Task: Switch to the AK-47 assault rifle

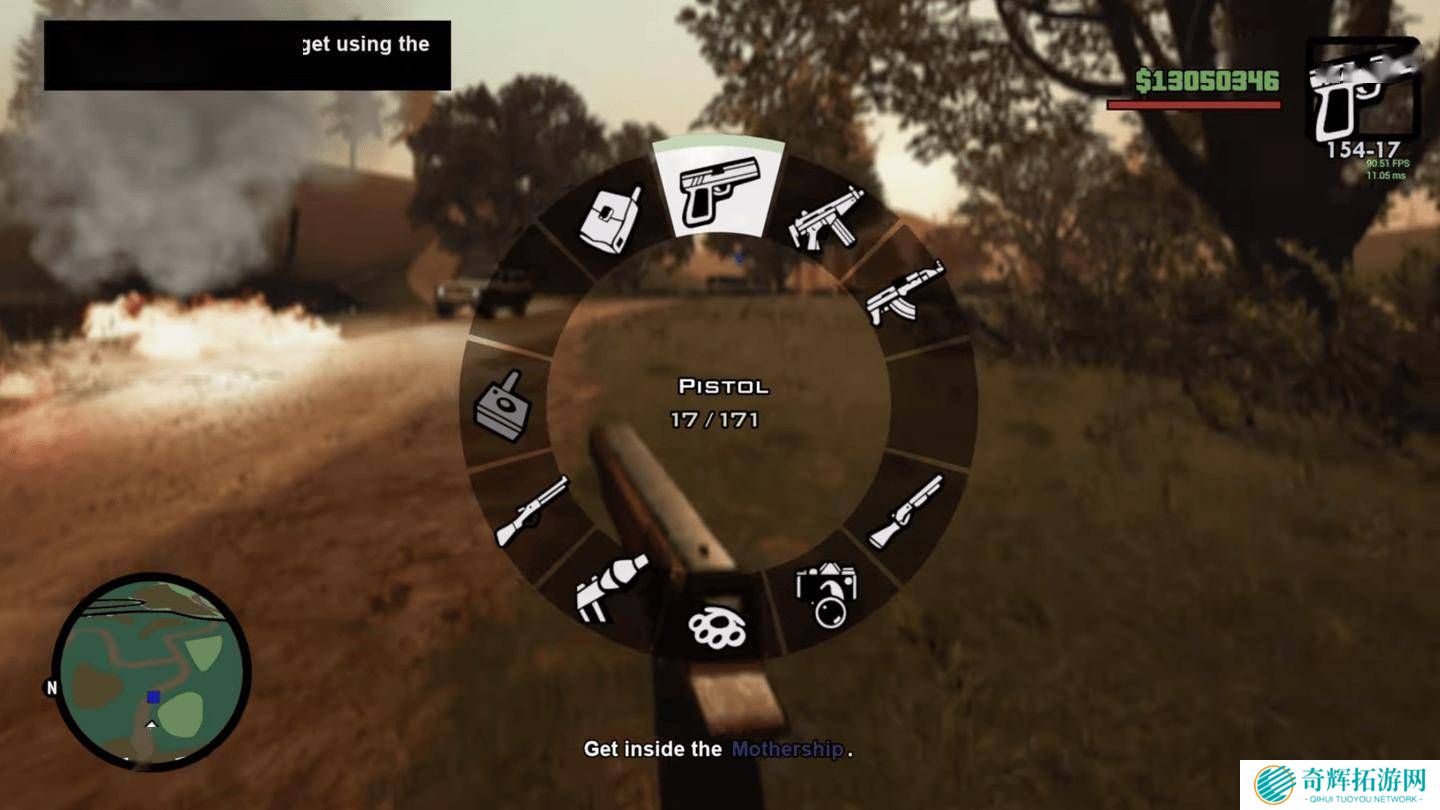Action: 904,292
